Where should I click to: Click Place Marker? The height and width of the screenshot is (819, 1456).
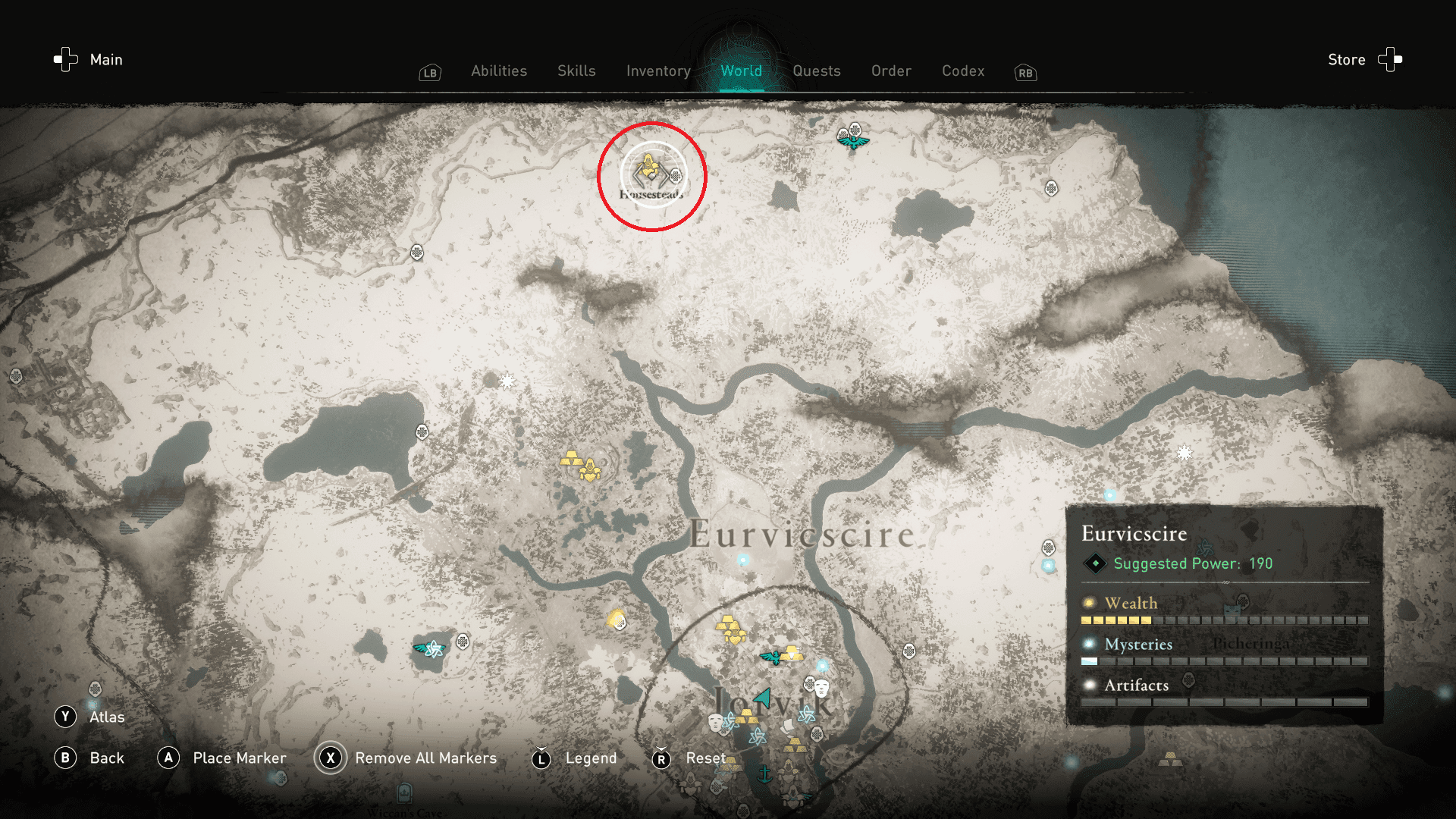(240, 758)
